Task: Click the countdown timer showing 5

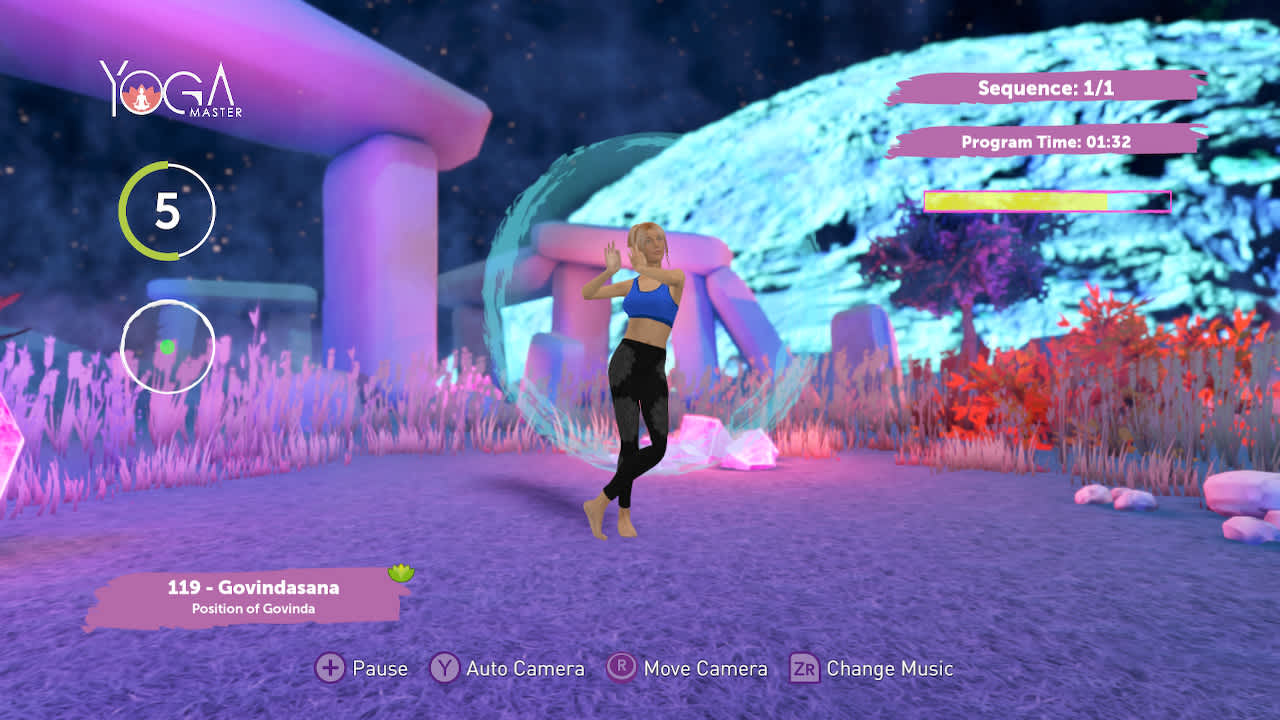Action: (167, 212)
